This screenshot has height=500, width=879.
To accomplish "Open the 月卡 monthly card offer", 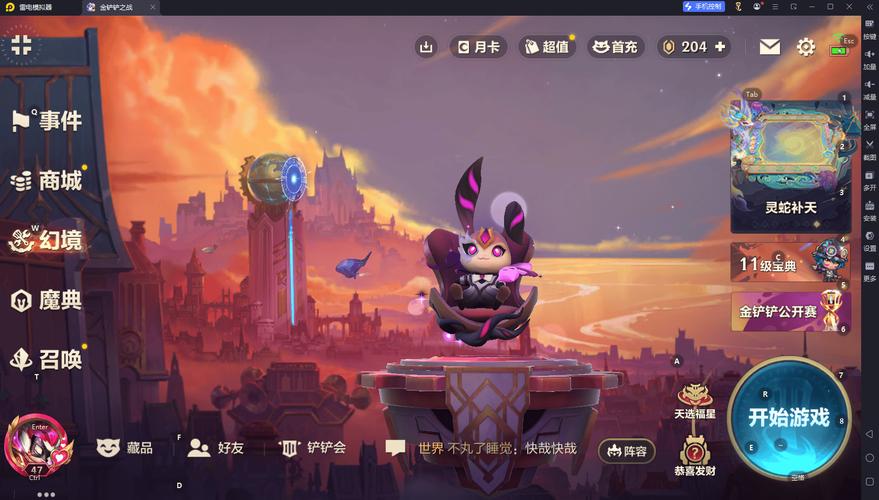I will pyautogui.click(x=478, y=46).
